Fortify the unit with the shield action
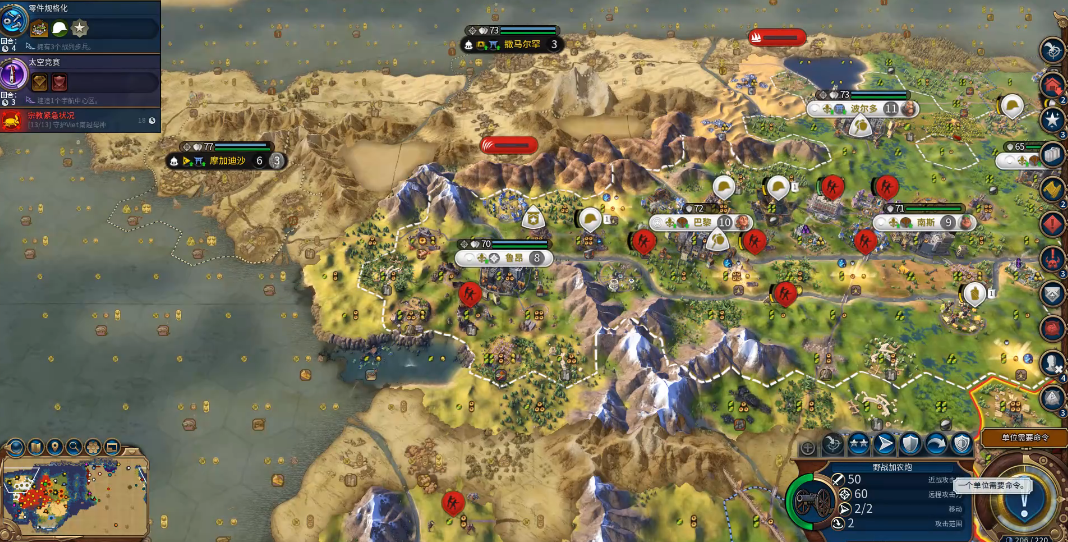Screen dimensions: 1068x542 [x=910, y=443]
